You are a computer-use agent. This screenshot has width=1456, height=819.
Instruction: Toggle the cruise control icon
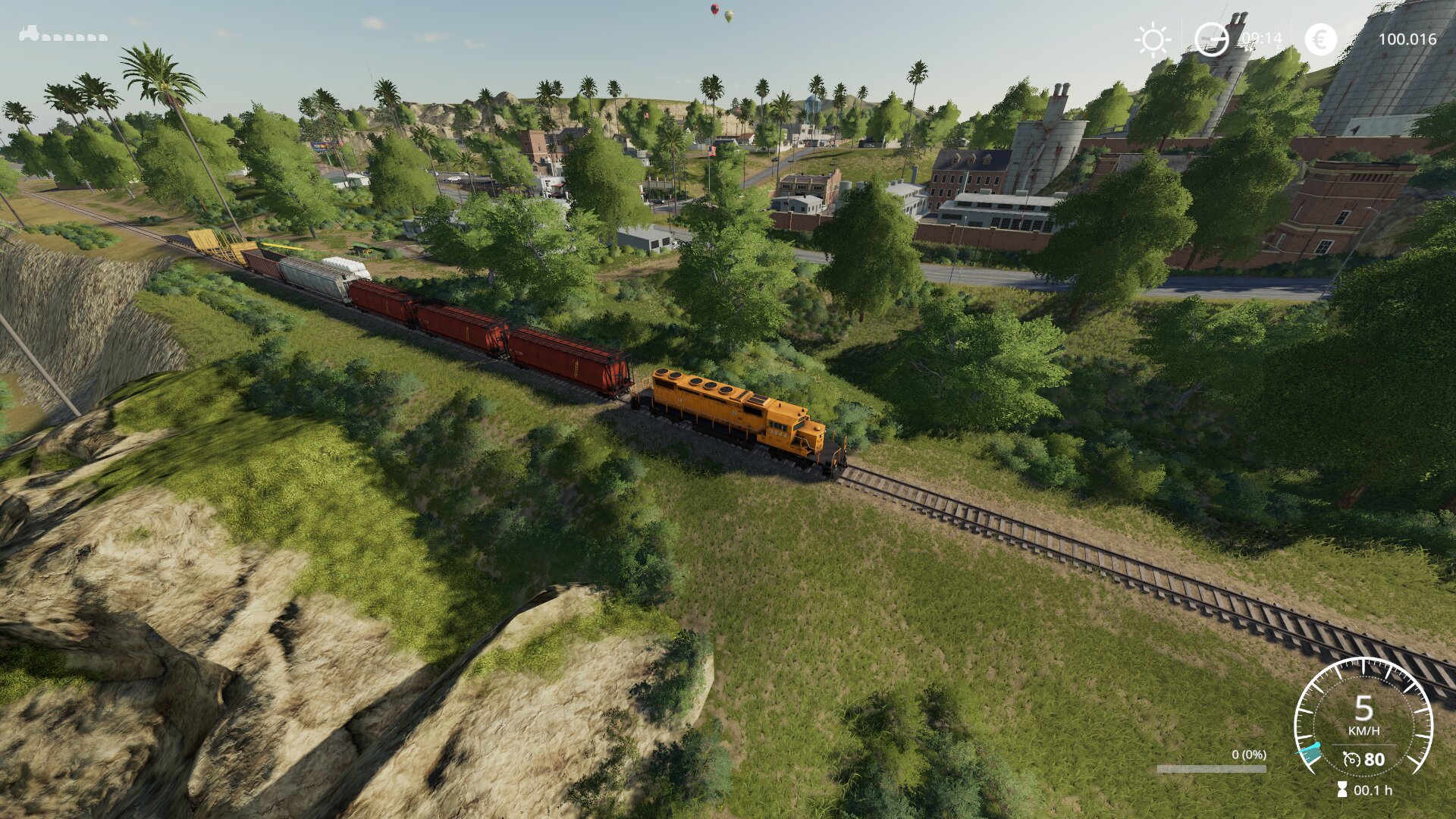[x=1351, y=759]
